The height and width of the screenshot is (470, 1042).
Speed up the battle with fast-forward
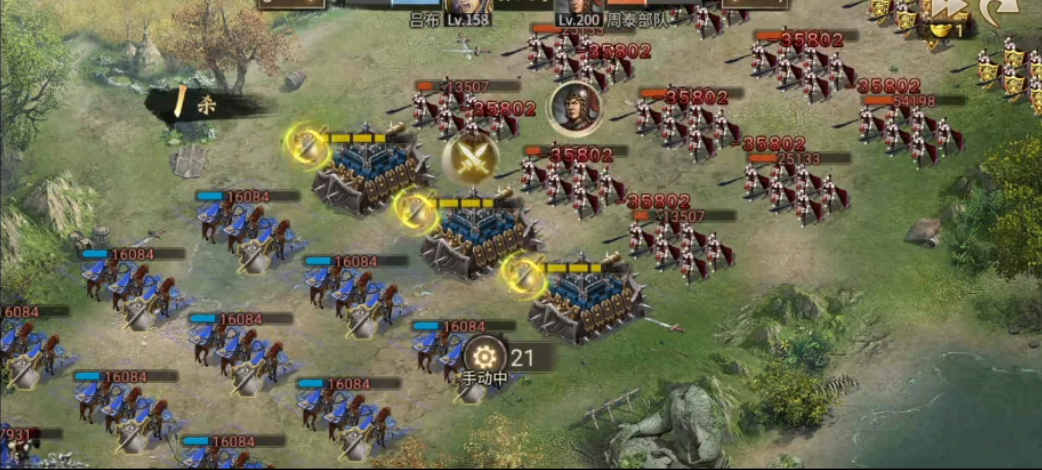pos(949,8)
